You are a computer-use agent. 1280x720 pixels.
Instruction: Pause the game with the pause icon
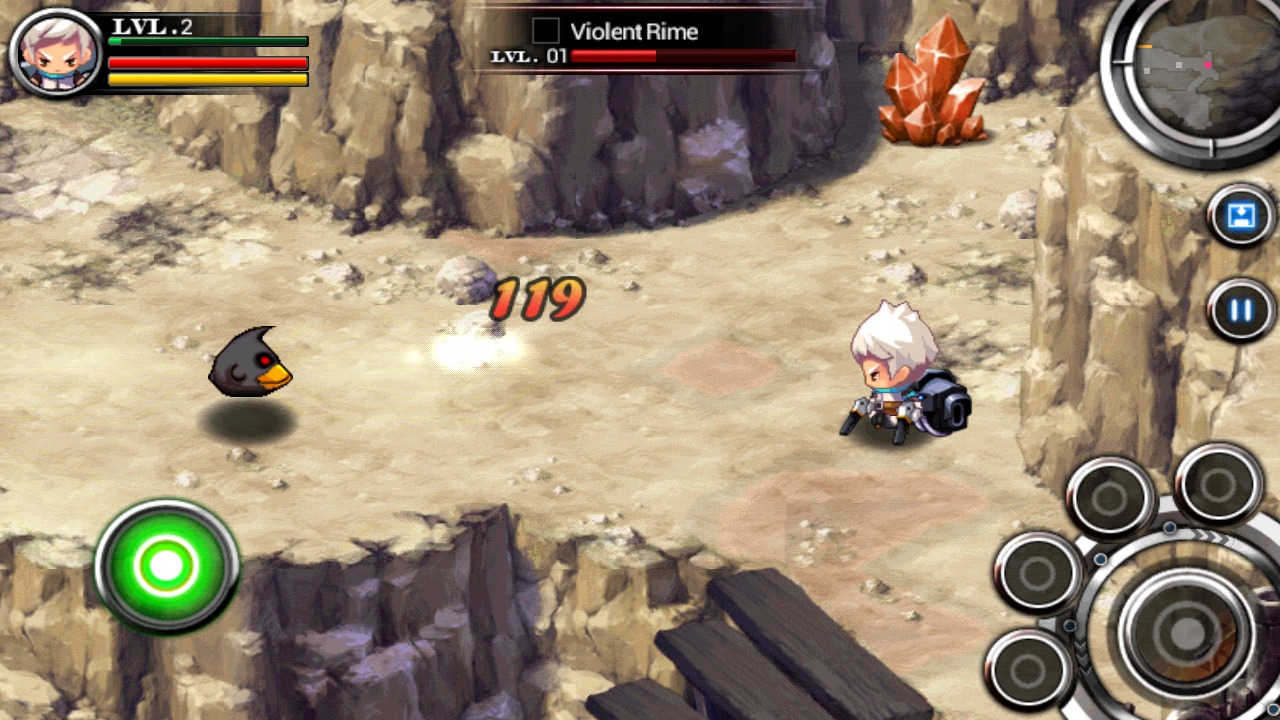(1238, 309)
